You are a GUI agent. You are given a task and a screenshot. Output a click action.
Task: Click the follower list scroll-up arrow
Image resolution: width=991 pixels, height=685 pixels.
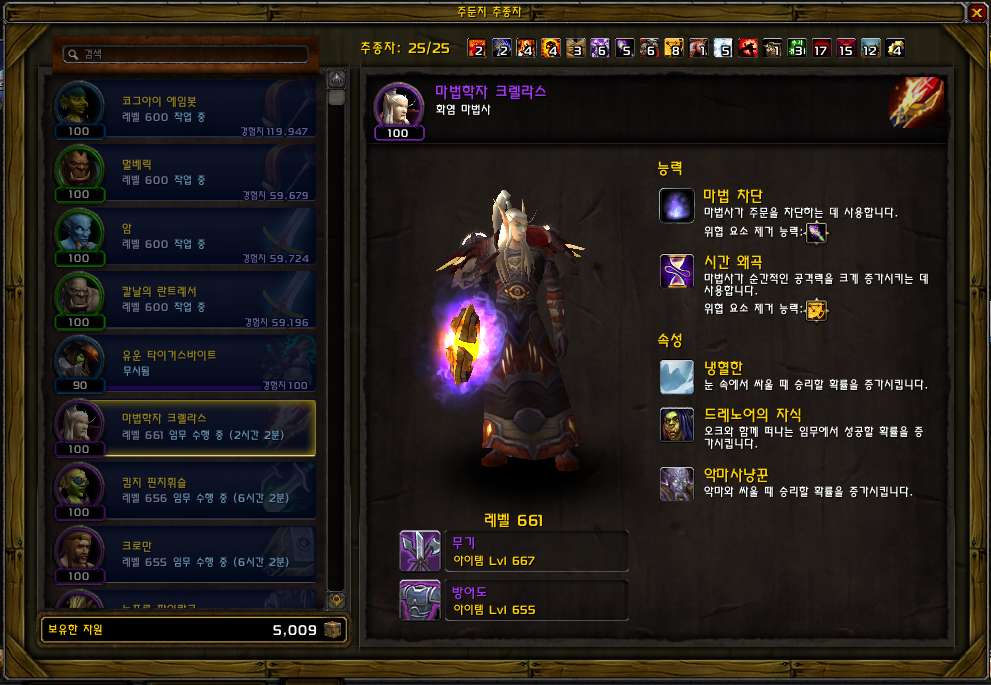coord(337,77)
